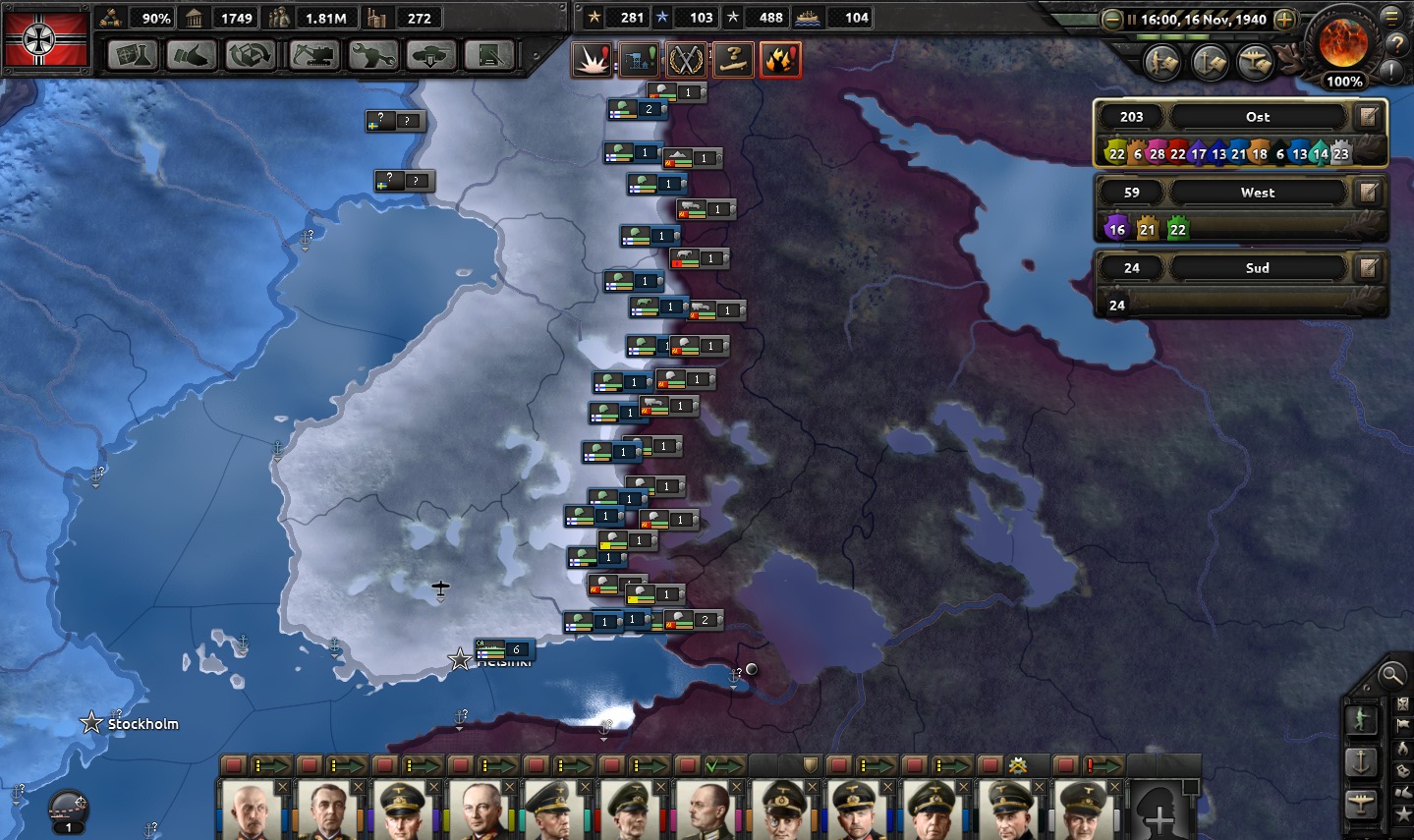The image size is (1414, 840).
Task: Open the Diplomacy handshake menu
Action: tap(192, 55)
